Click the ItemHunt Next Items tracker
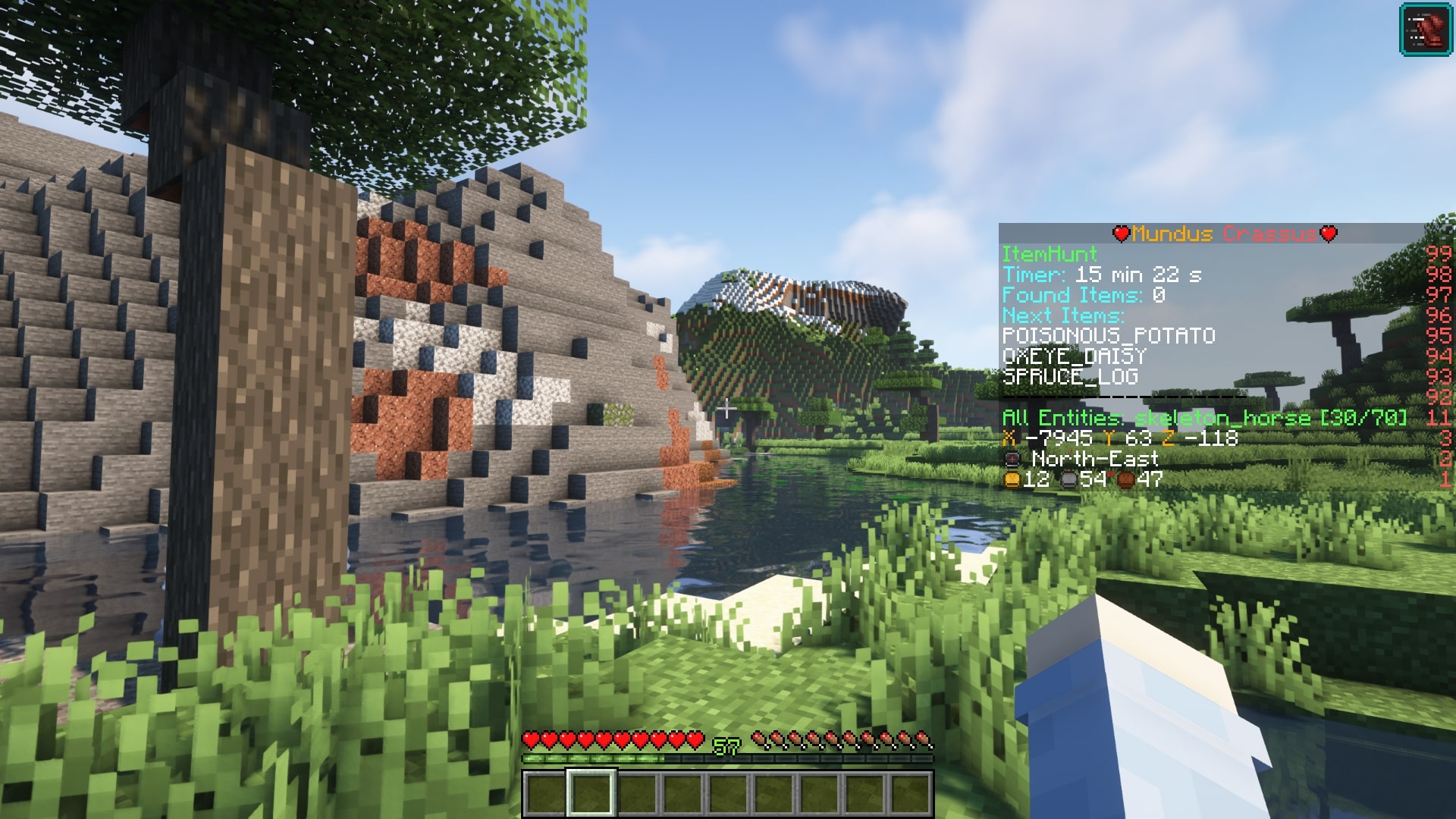This screenshot has height=819, width=1456. [1062, 315]
